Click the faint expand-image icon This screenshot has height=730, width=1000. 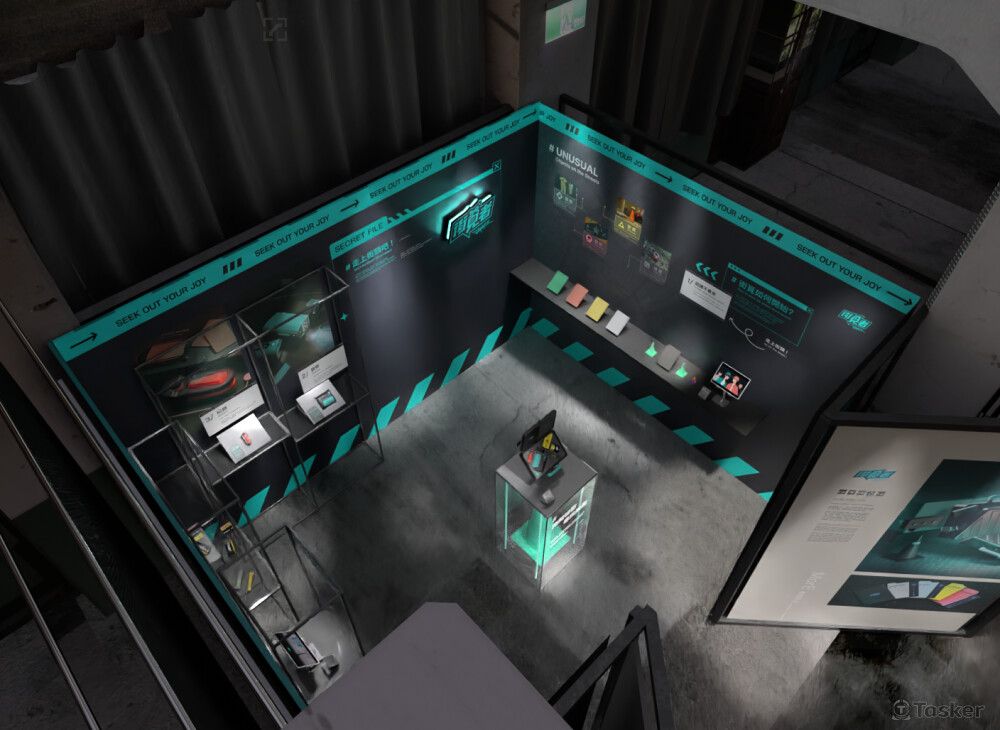274,29
